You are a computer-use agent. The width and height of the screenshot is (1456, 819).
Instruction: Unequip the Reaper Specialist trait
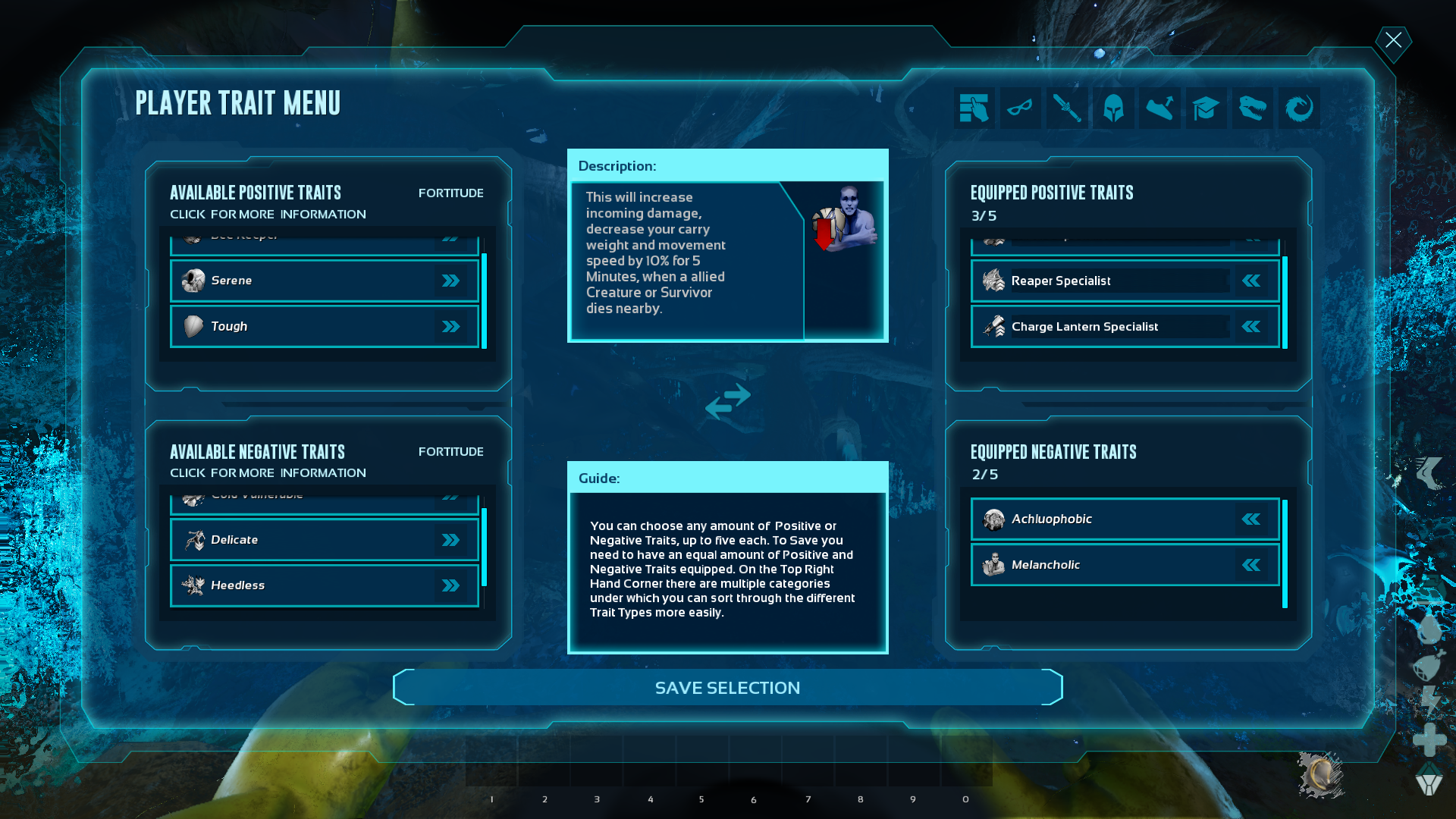(x=1250, y=281)
